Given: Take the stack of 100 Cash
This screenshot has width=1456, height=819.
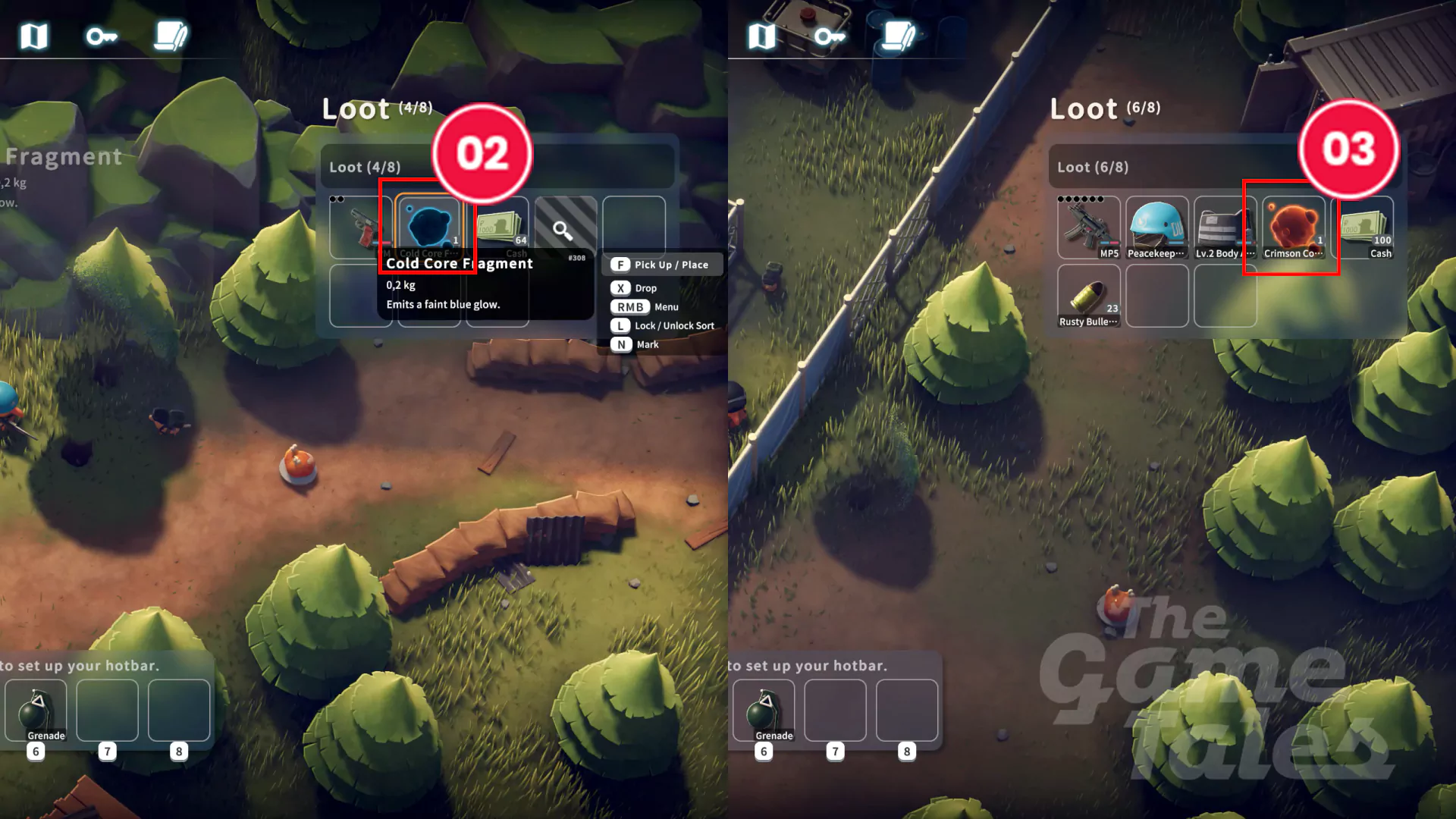Looking at the screenshot, I should tap(1366, 227).
